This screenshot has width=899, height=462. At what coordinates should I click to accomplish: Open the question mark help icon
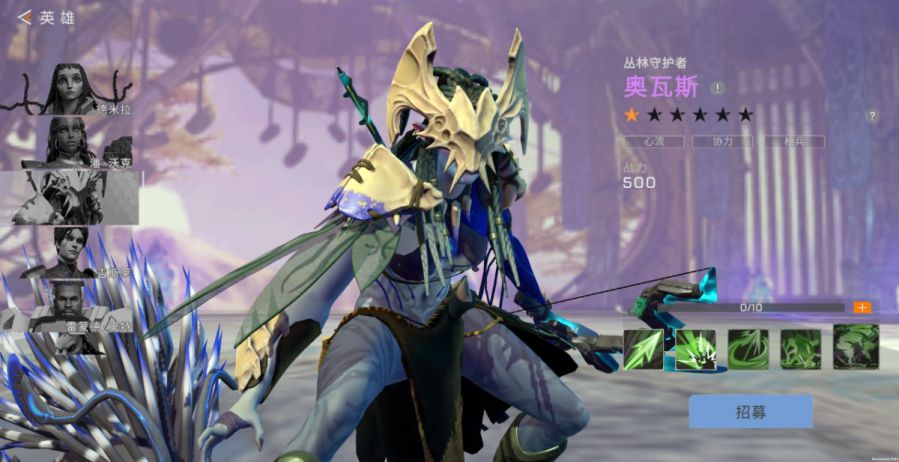872,116
